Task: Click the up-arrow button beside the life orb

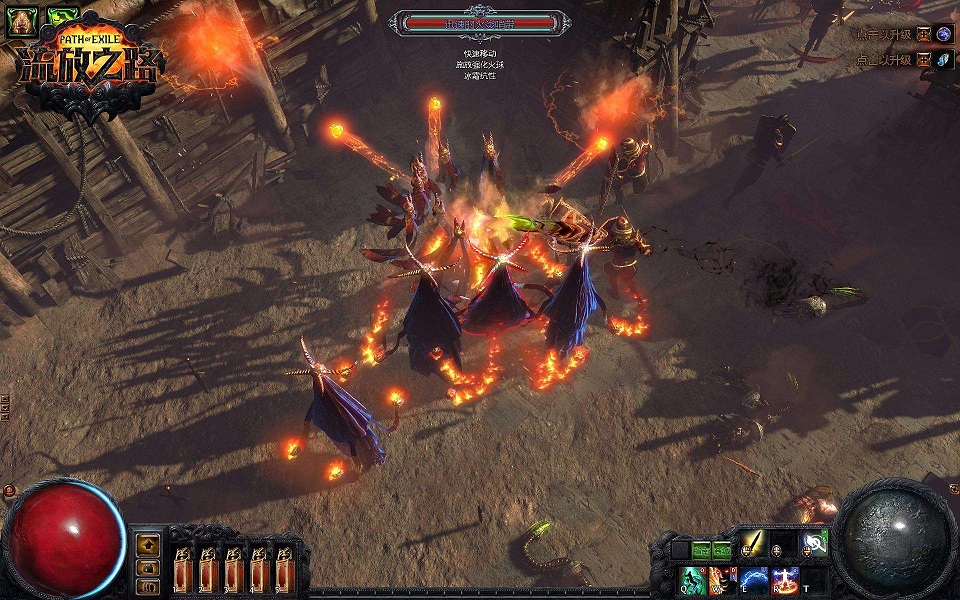Action: (x=149, y=545)
